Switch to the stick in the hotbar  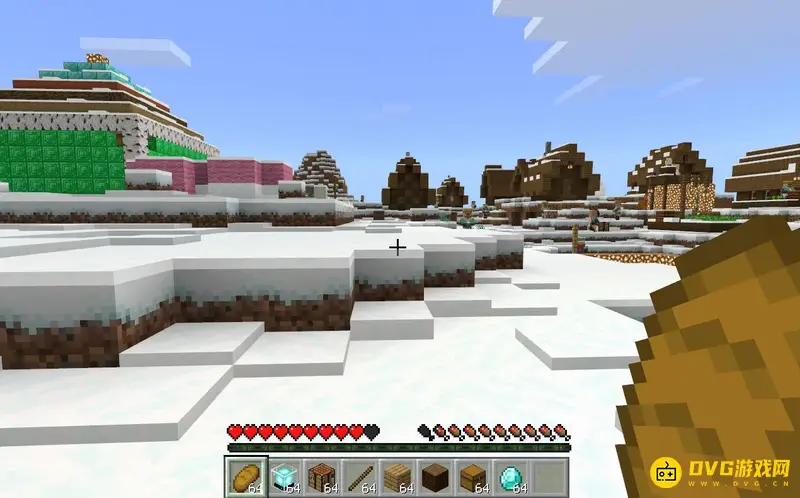(359, 476)
